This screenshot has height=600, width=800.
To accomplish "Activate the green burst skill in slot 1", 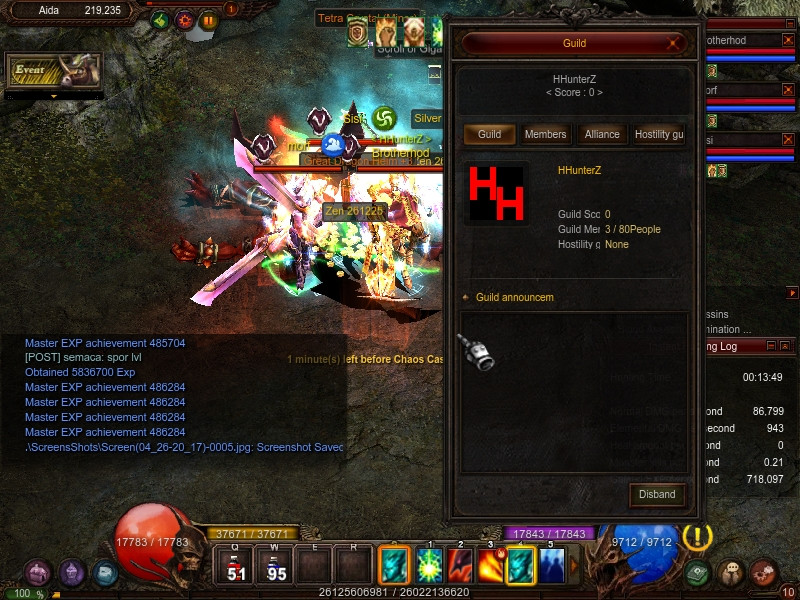I will tap(430, 566).
